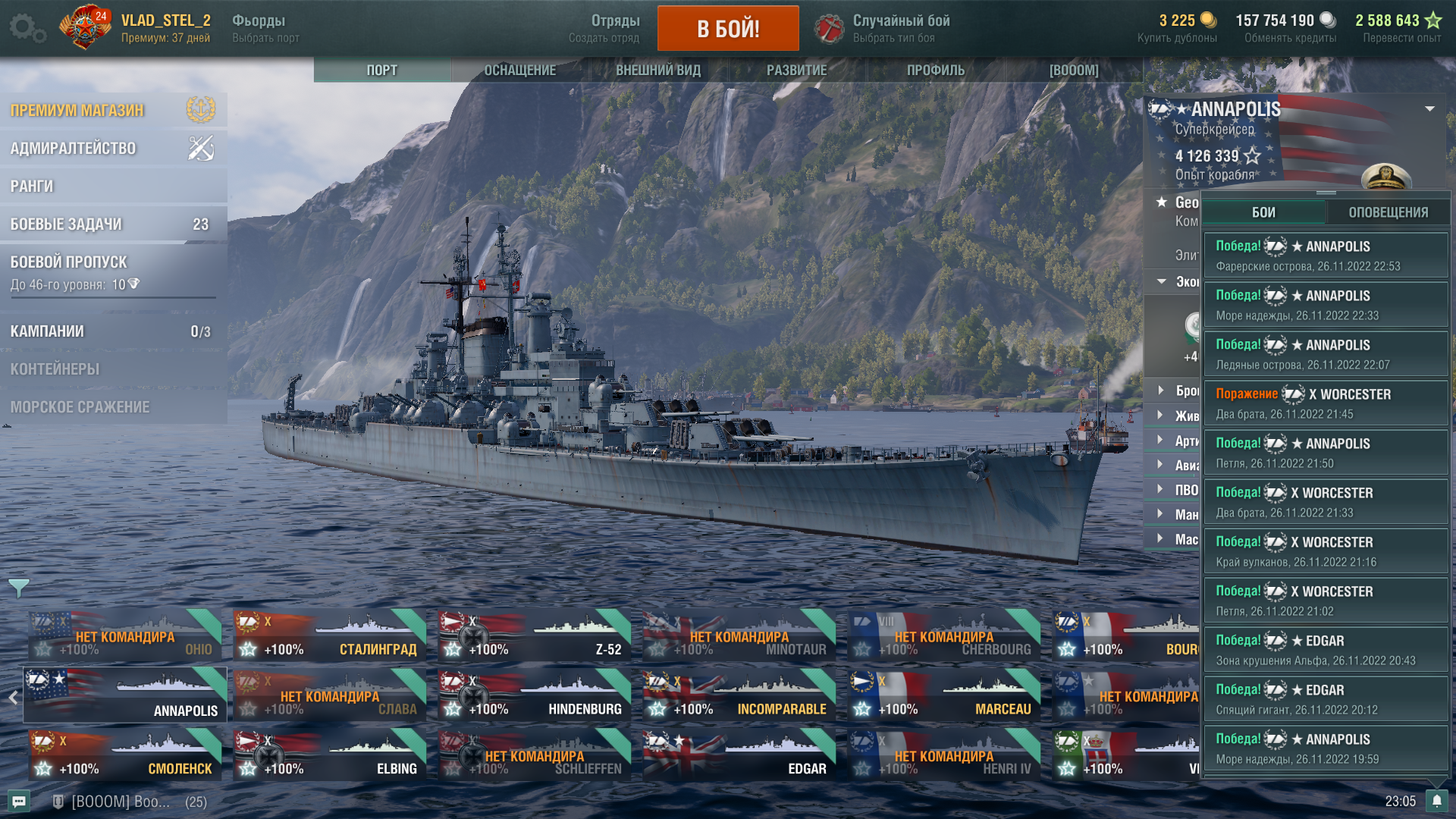
Task: Show the ПРОФИЛЬ tab
Action: point(935,71)
